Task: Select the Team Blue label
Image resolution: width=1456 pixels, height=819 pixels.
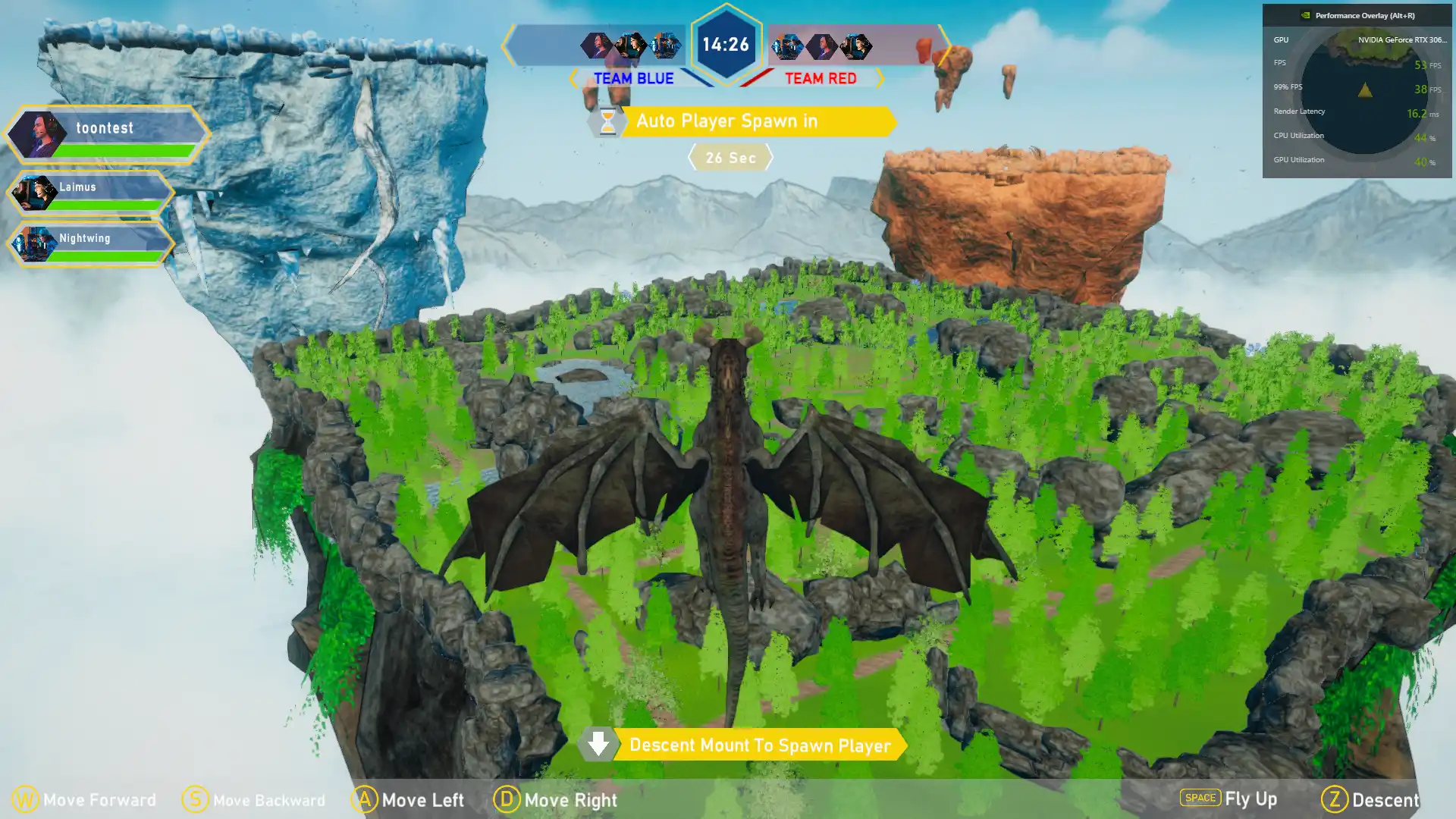Action: tap(633, 79)
